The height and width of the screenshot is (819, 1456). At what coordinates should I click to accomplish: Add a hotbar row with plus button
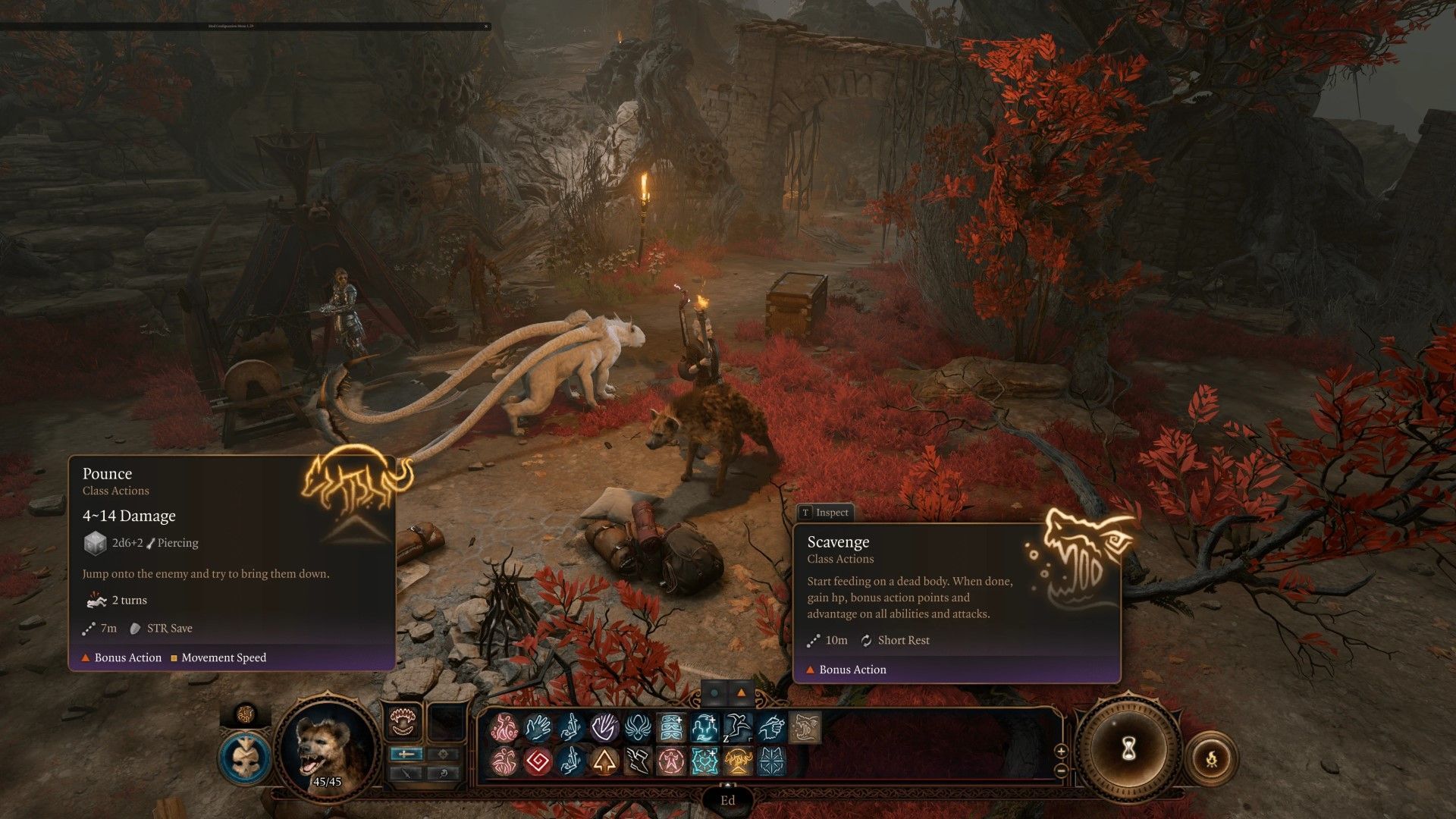(x=1061, y=751)
